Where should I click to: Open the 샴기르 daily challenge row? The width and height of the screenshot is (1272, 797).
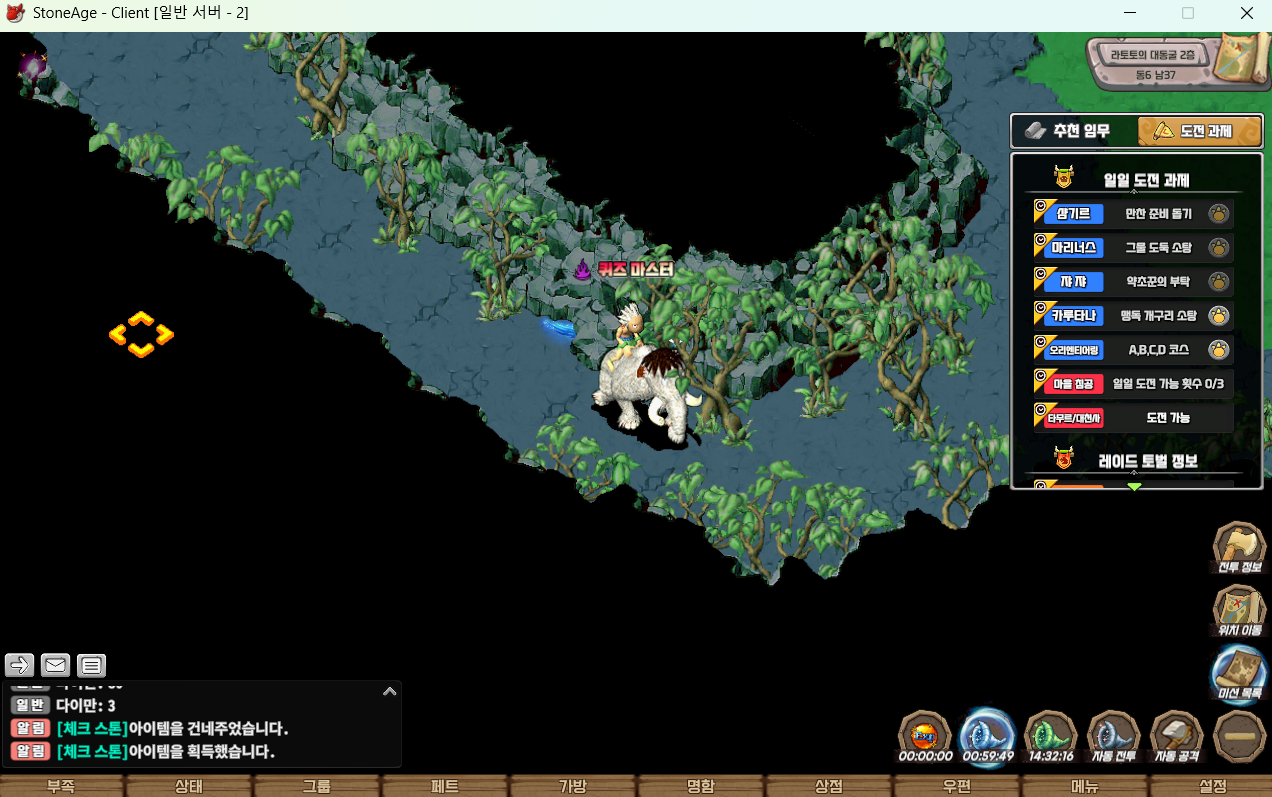[1132, 214]
